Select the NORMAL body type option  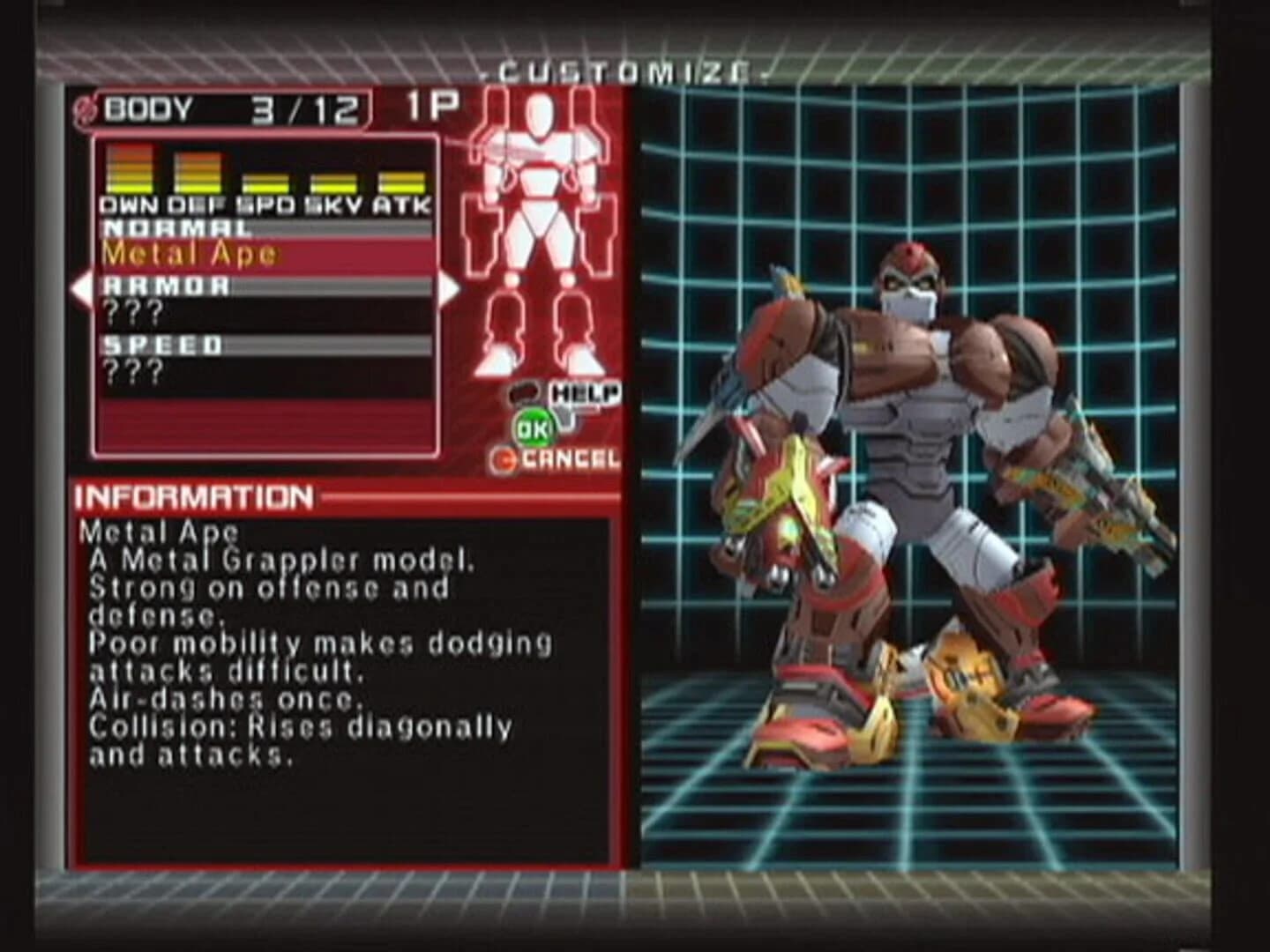[176, 227]
